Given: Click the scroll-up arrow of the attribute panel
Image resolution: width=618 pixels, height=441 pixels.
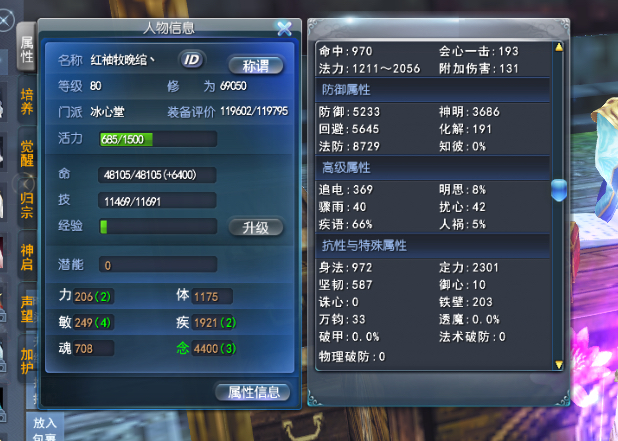Looking at the screenshot, I should pyautogui.click(x=560, y=45).
